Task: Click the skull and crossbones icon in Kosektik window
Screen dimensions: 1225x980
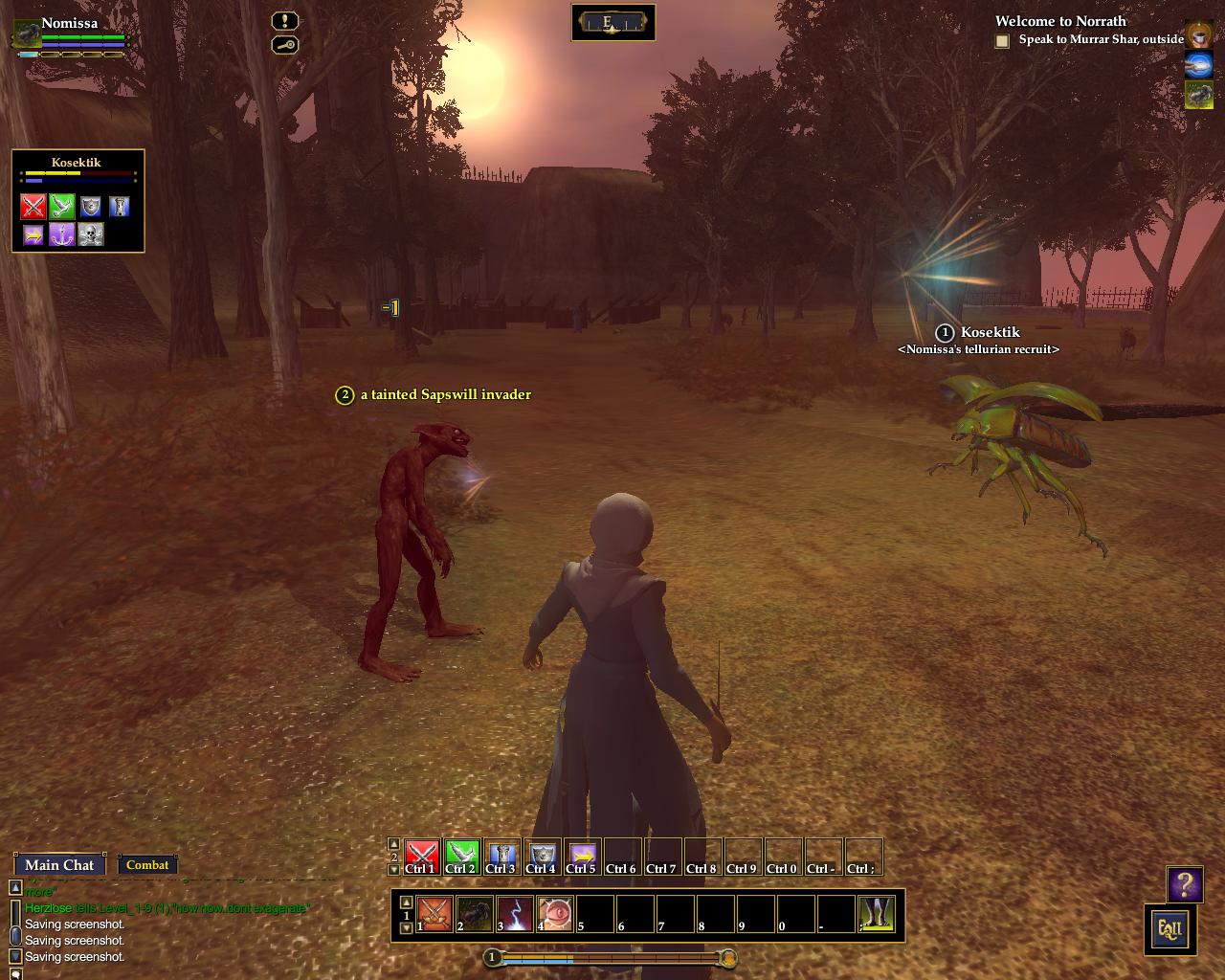Action: point(91,234)
